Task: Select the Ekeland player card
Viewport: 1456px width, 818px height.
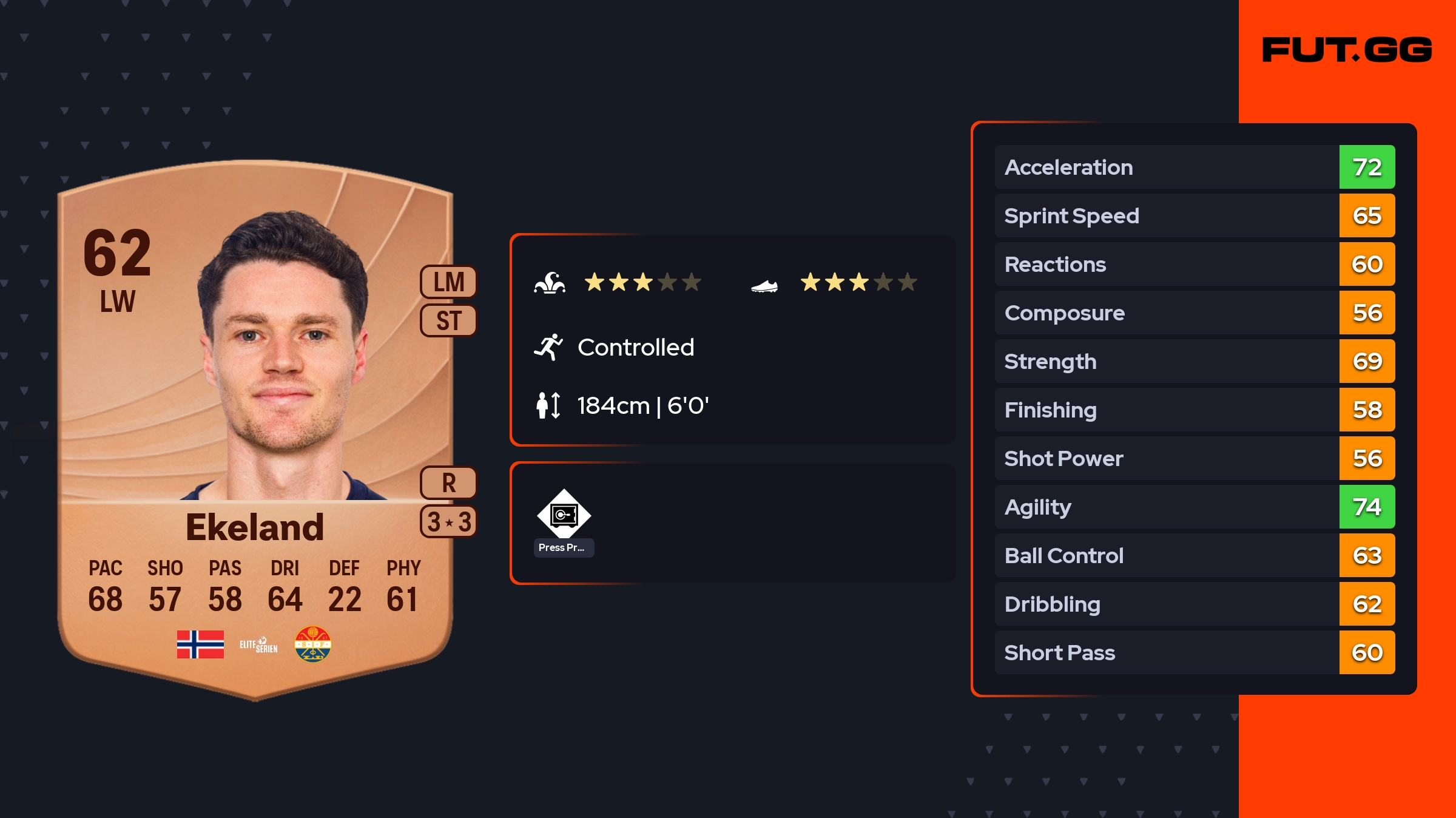Action: tap(255, 425)
